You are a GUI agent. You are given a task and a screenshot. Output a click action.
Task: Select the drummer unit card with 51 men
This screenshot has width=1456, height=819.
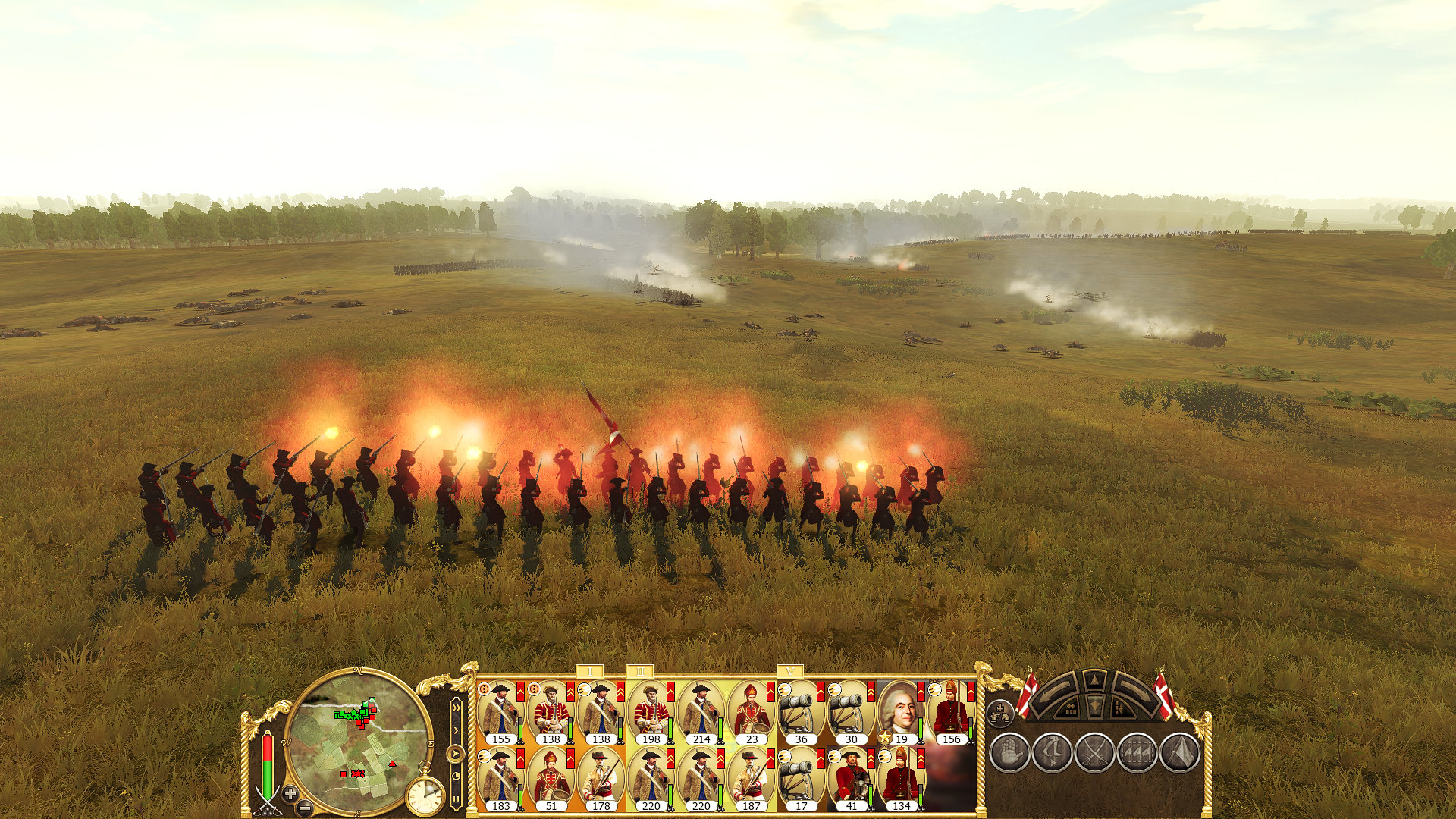tap(551, 780)
